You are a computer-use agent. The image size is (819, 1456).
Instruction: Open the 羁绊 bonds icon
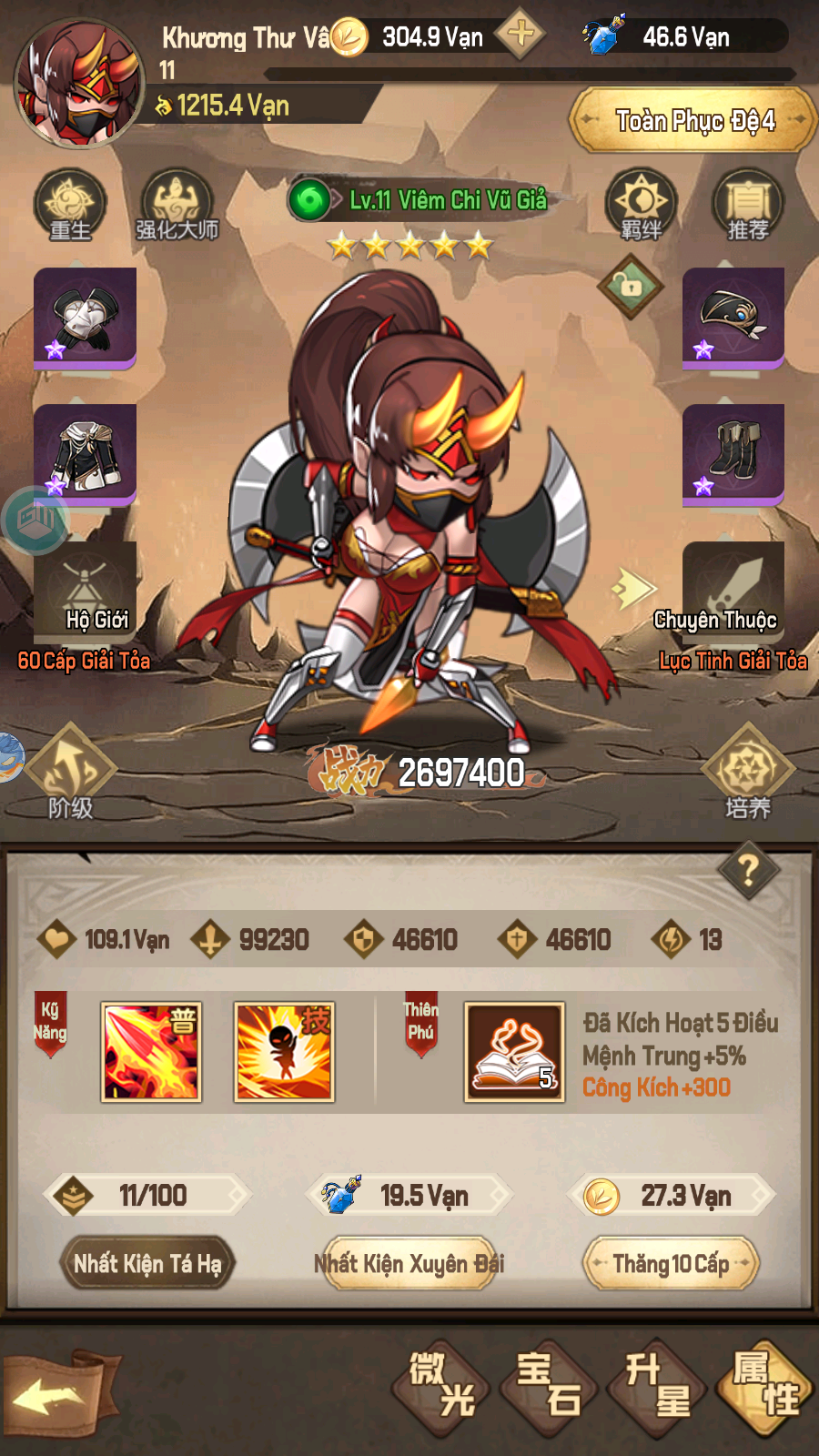click(x=642, y=206)
